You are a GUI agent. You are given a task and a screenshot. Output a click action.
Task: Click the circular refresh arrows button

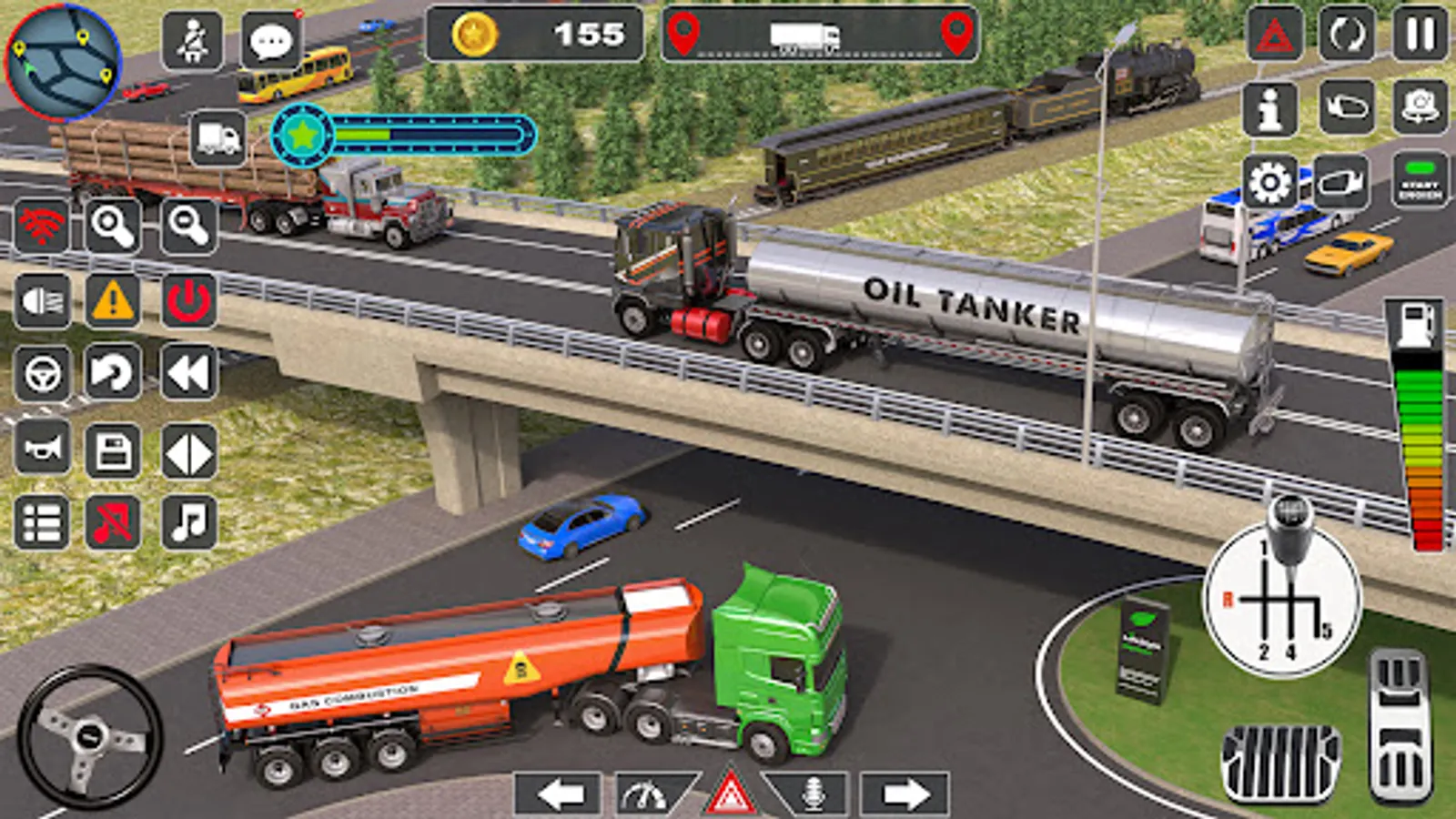pyautogui.click(x=1347, y=36)
